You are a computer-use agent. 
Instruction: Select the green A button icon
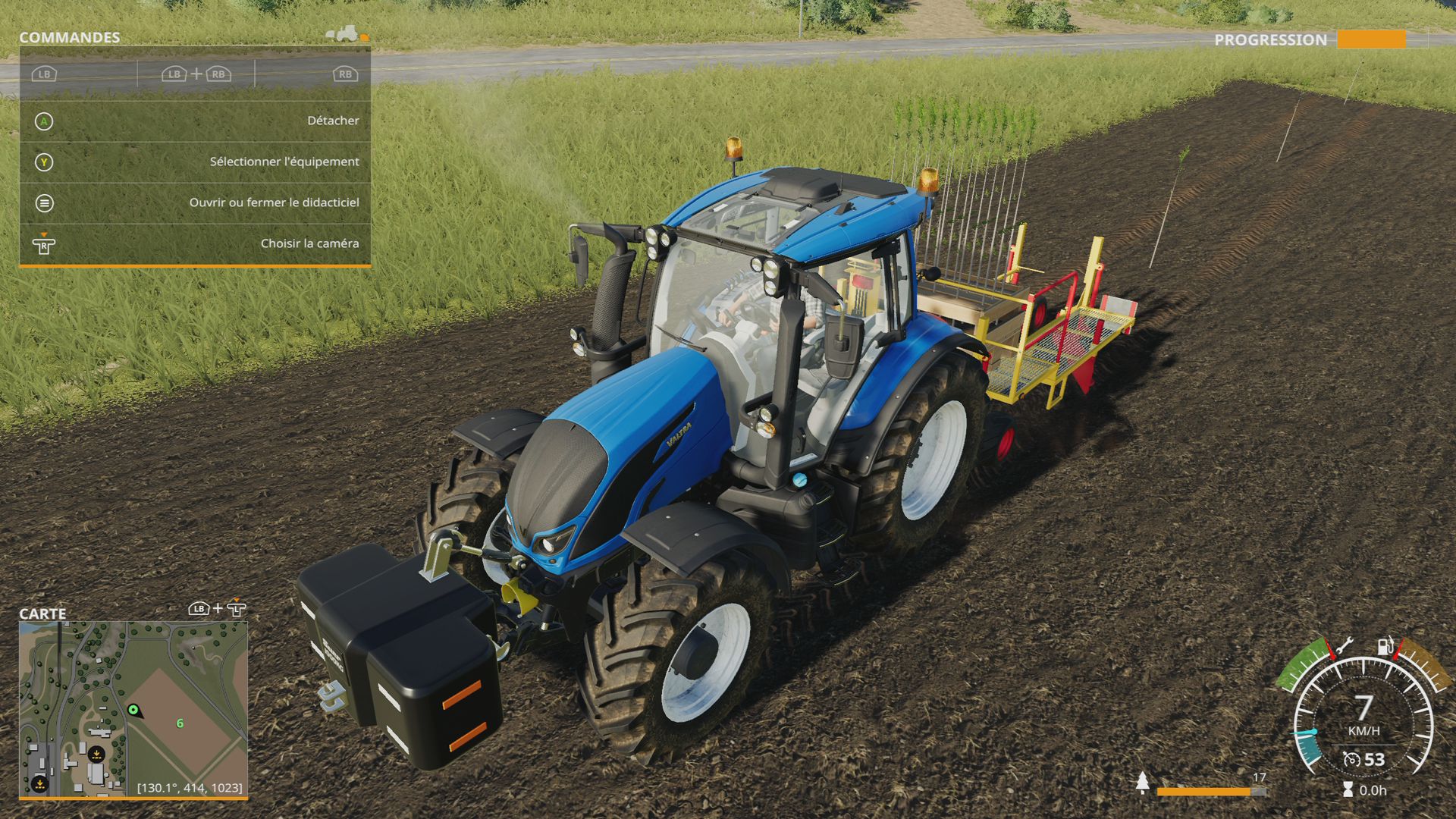coord(44,121)
